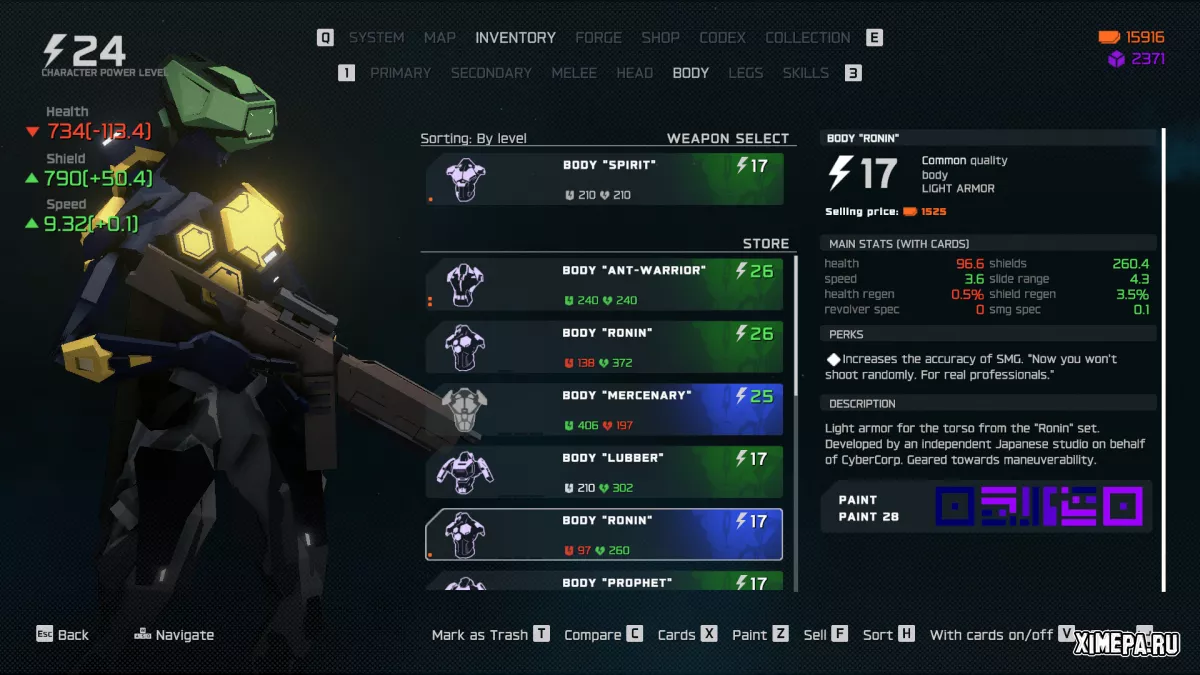Screen dimensions: 1200x675
Task: Show the Codex tab
Action: click(x=722, y=38)
